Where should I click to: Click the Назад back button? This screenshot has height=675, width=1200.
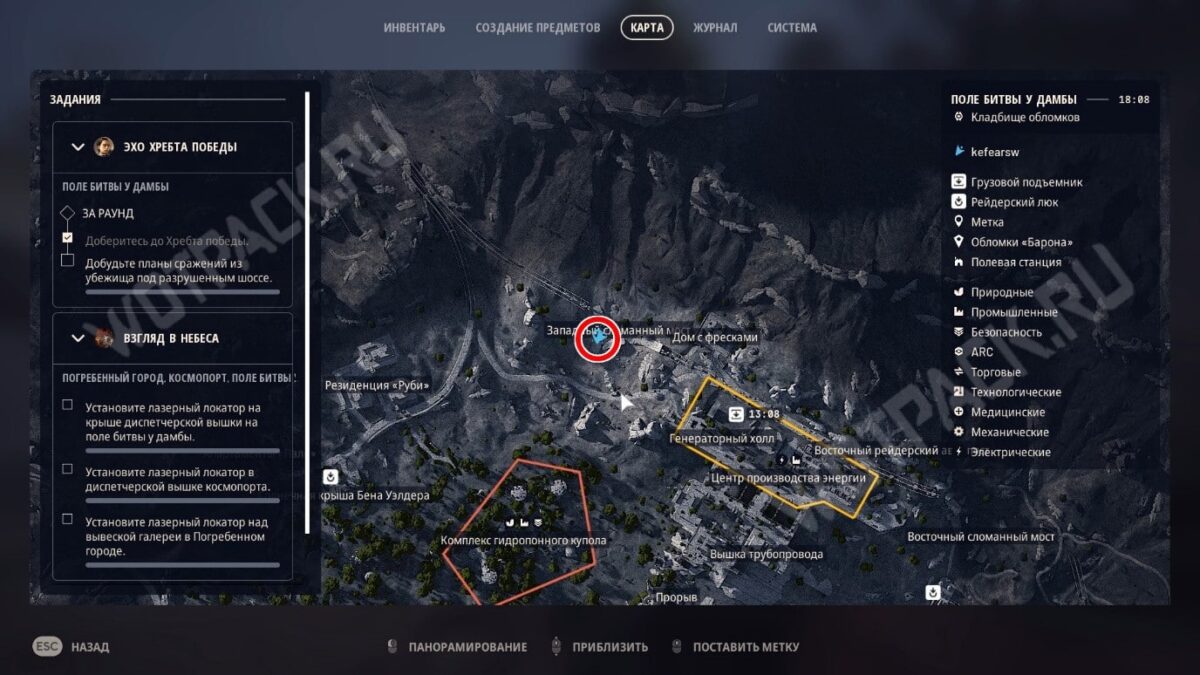pyautogui.click(x=72, y=647)
